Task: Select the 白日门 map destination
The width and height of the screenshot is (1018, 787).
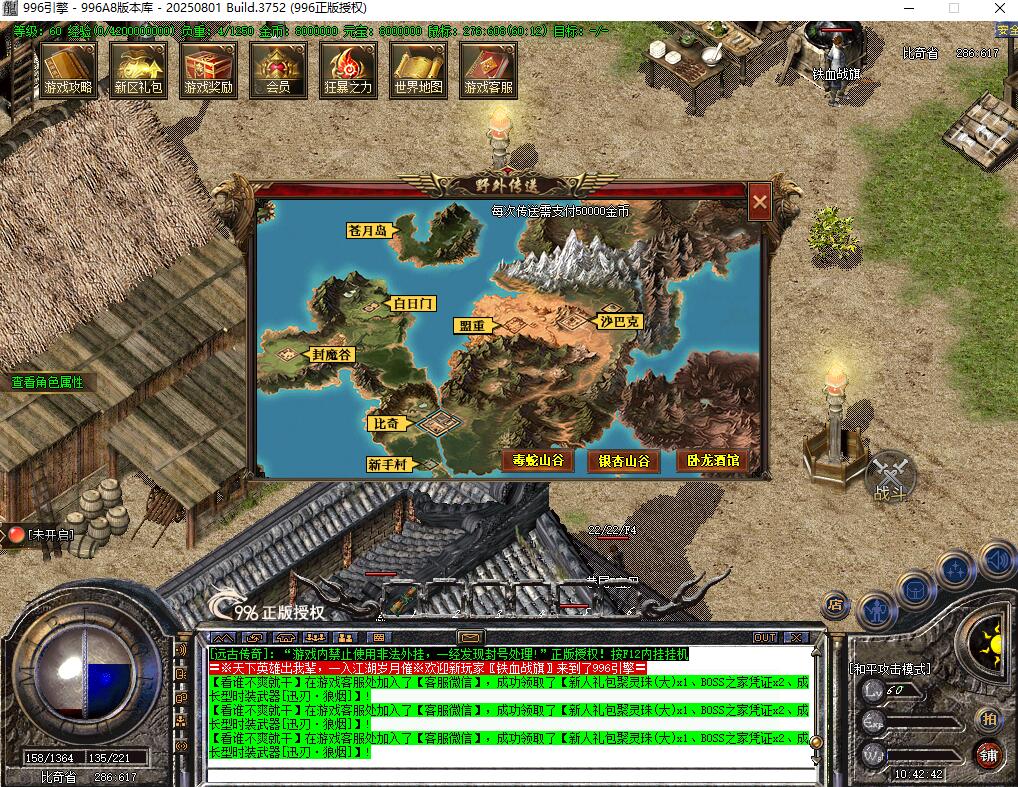Action: click(x=413, y=303)
